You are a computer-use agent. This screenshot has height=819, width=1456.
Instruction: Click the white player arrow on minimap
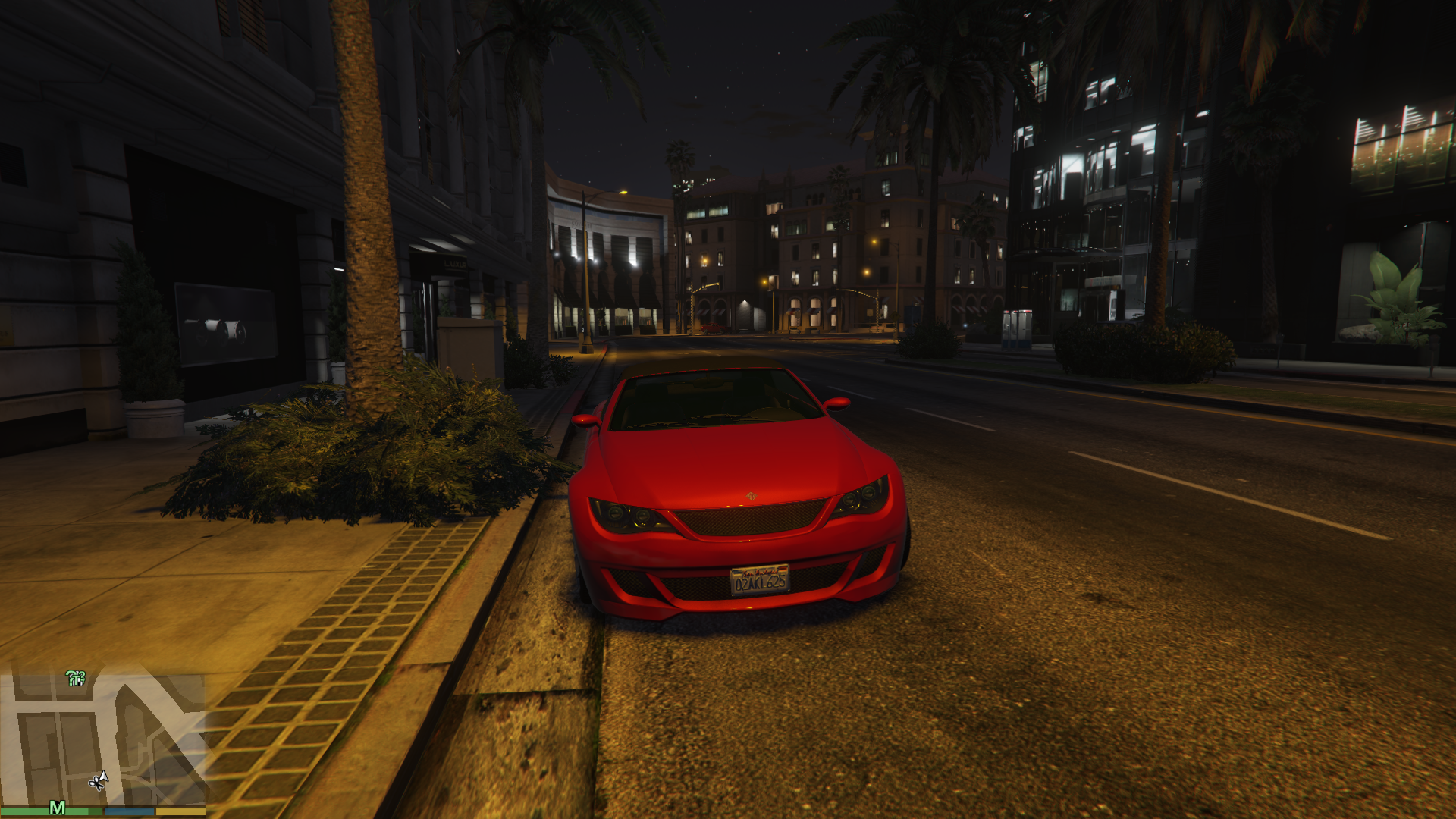pos(103,777)
